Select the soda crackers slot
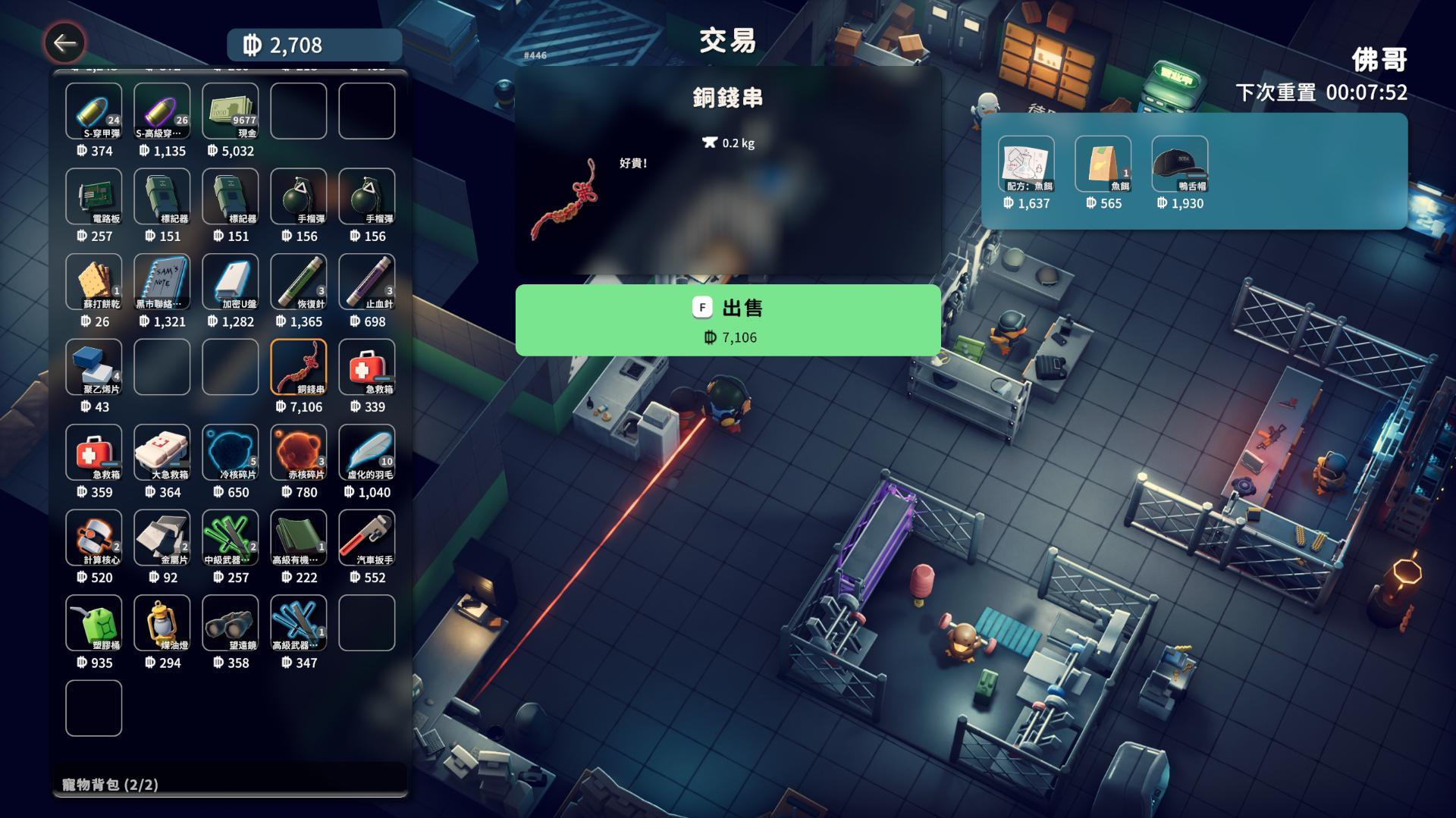This screenshot has width=1456, height=818. [94, 282]
